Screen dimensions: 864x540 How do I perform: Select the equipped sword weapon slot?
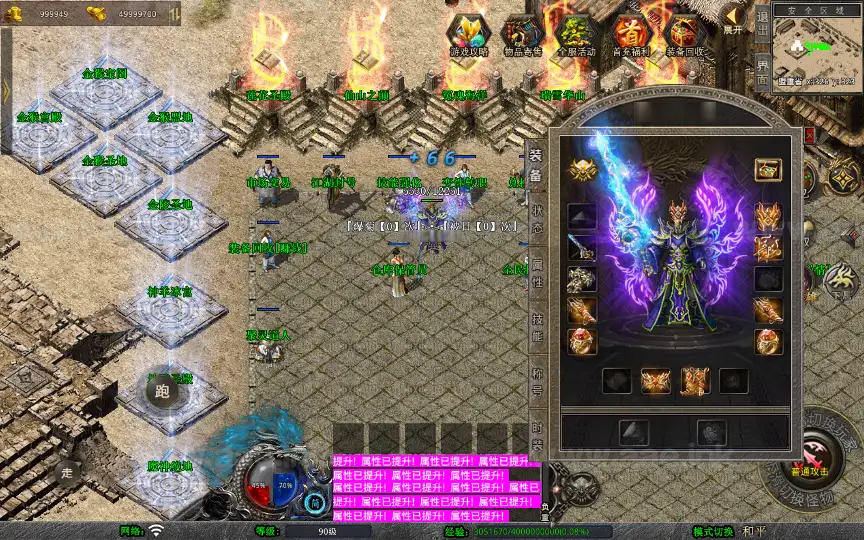tap(582, 247)
